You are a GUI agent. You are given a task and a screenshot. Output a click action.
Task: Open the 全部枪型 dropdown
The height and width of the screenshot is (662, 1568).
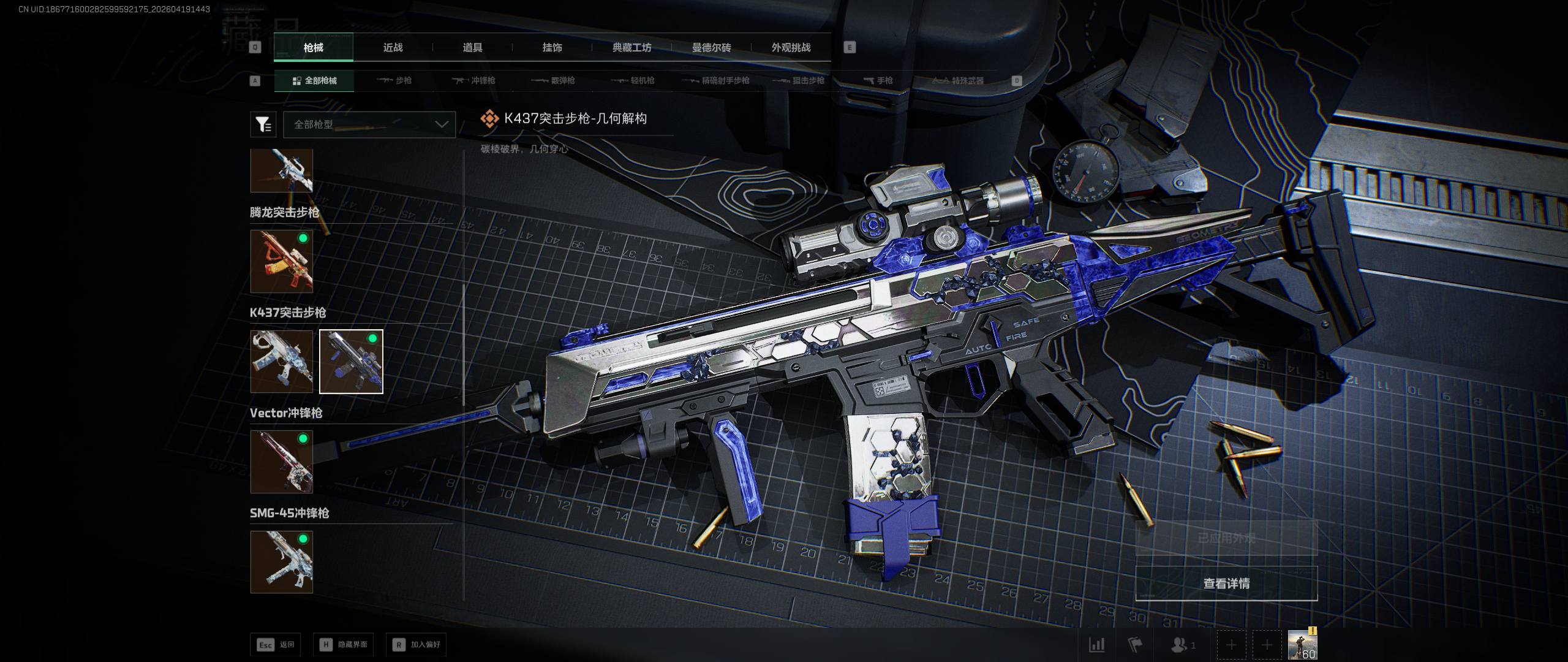[369, 124]
